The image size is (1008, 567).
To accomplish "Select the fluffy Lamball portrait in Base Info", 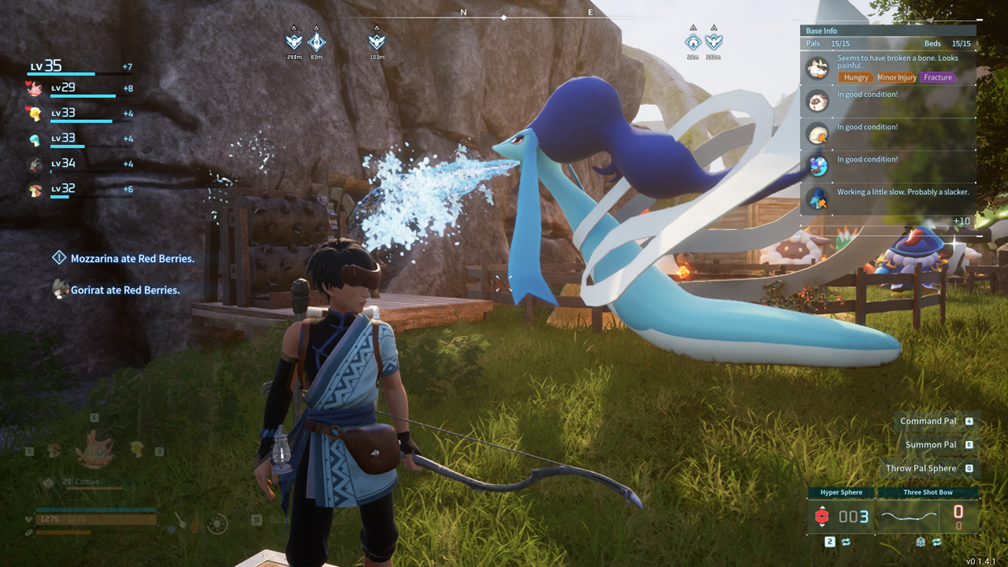I will [818, 101].
